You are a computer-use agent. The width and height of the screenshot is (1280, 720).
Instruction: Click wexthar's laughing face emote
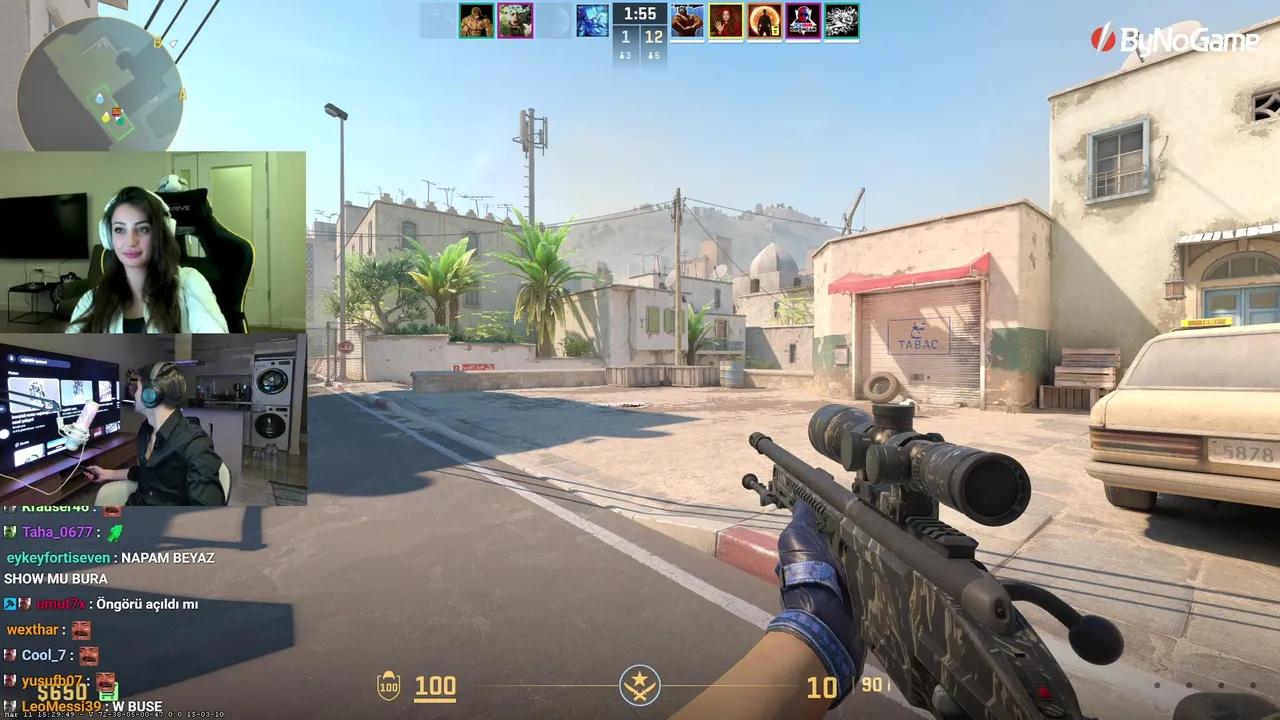coord(81,630)
